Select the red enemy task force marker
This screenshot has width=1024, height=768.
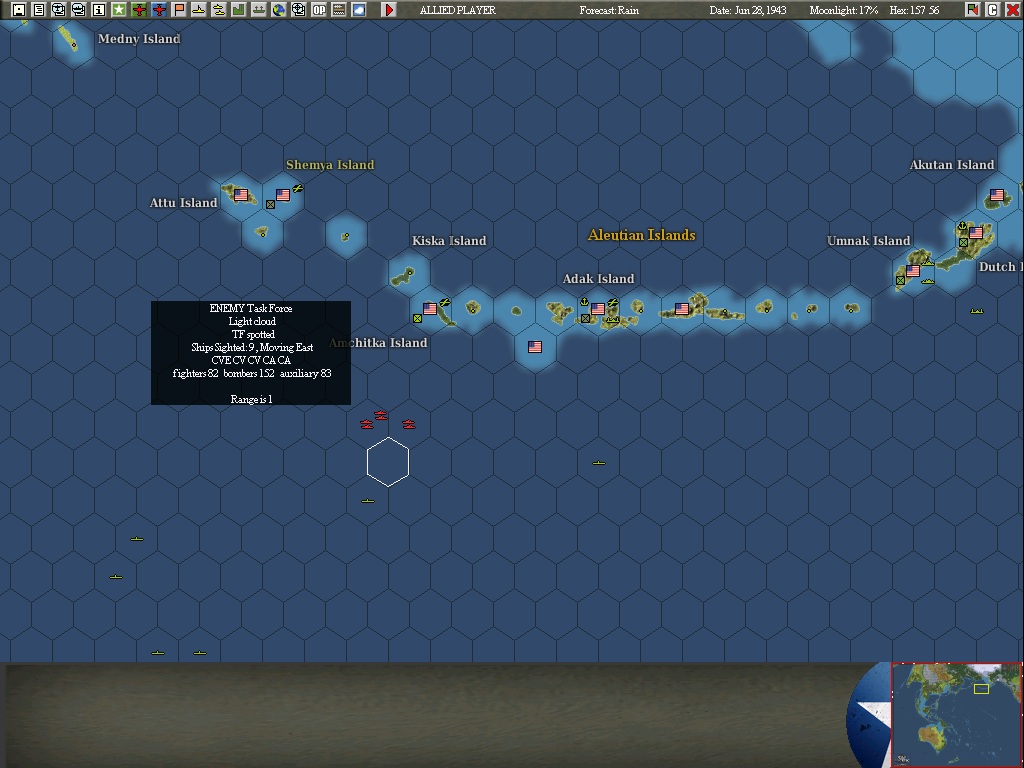click(380, 416)
